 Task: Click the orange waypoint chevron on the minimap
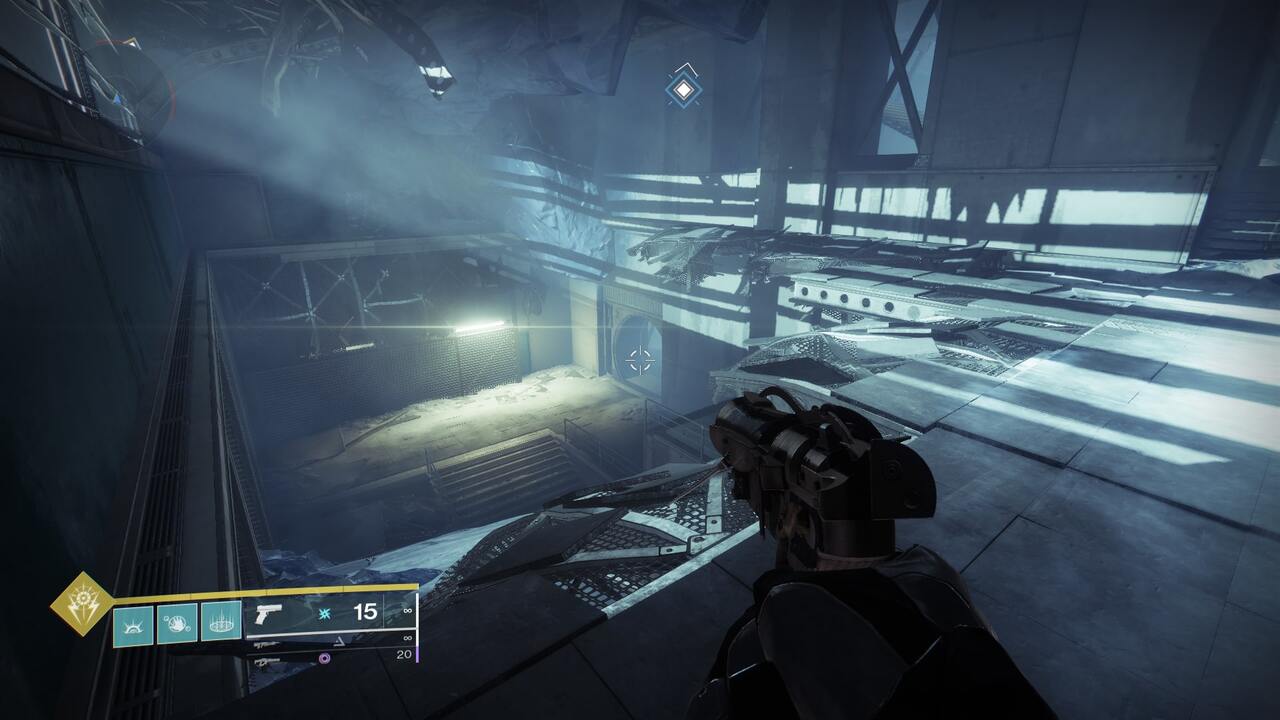[132, 42]
